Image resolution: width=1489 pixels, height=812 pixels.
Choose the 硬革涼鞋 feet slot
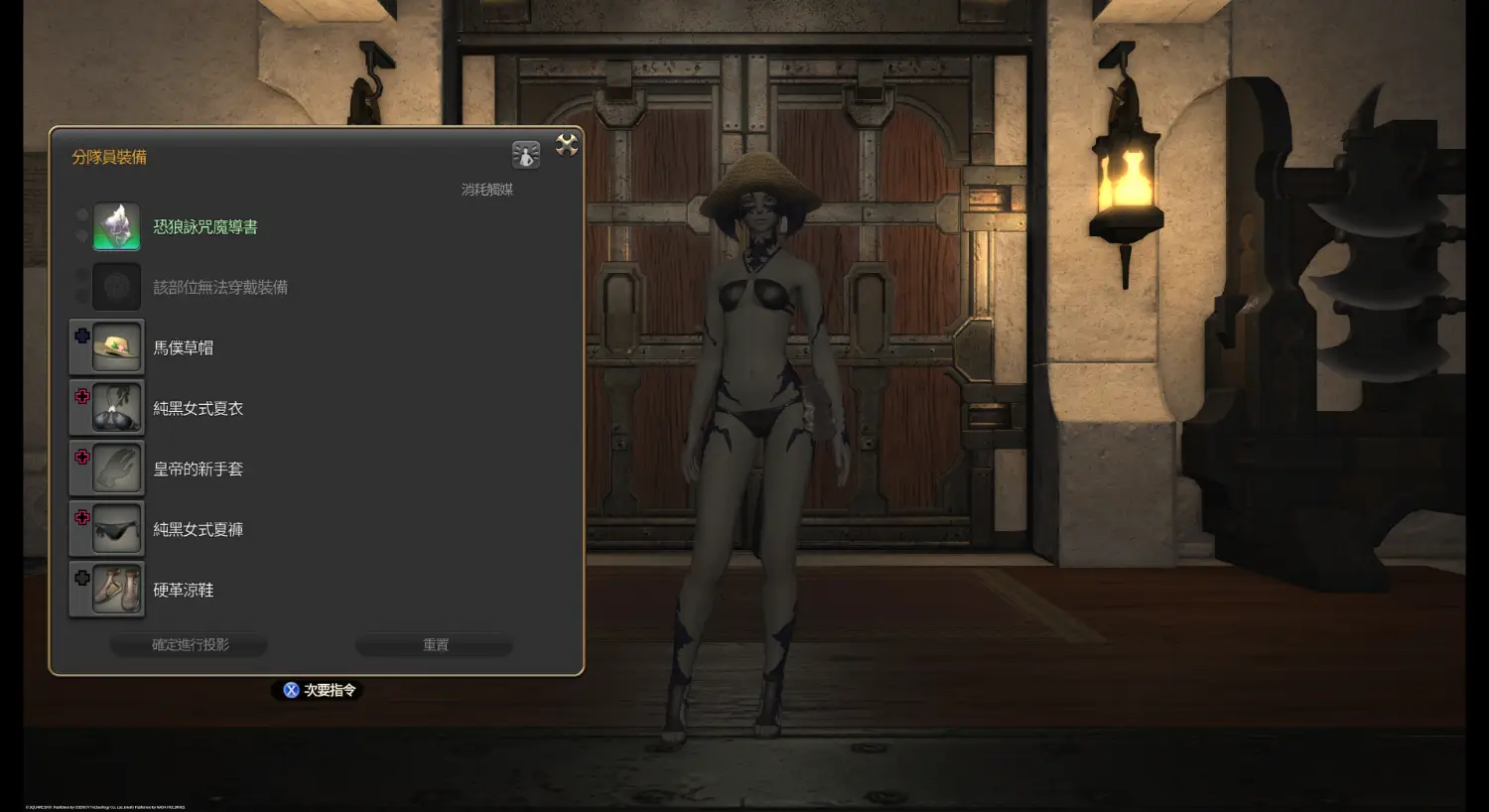pos(117,590)
